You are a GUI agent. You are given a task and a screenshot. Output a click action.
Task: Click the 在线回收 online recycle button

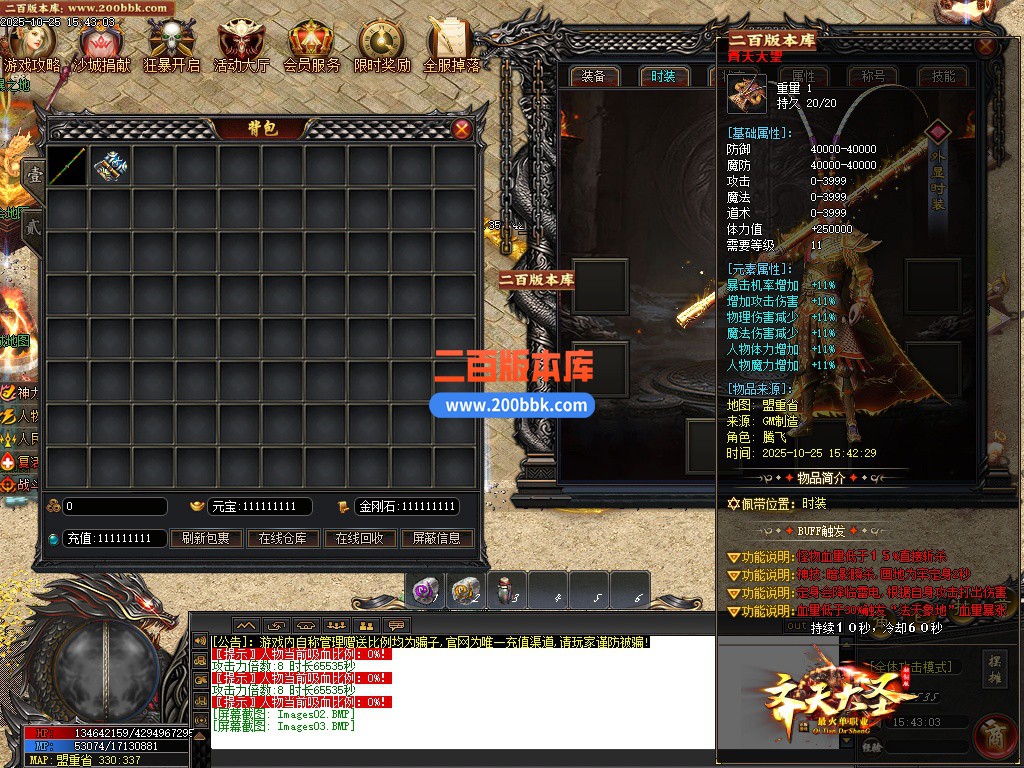tap(359, 538)
